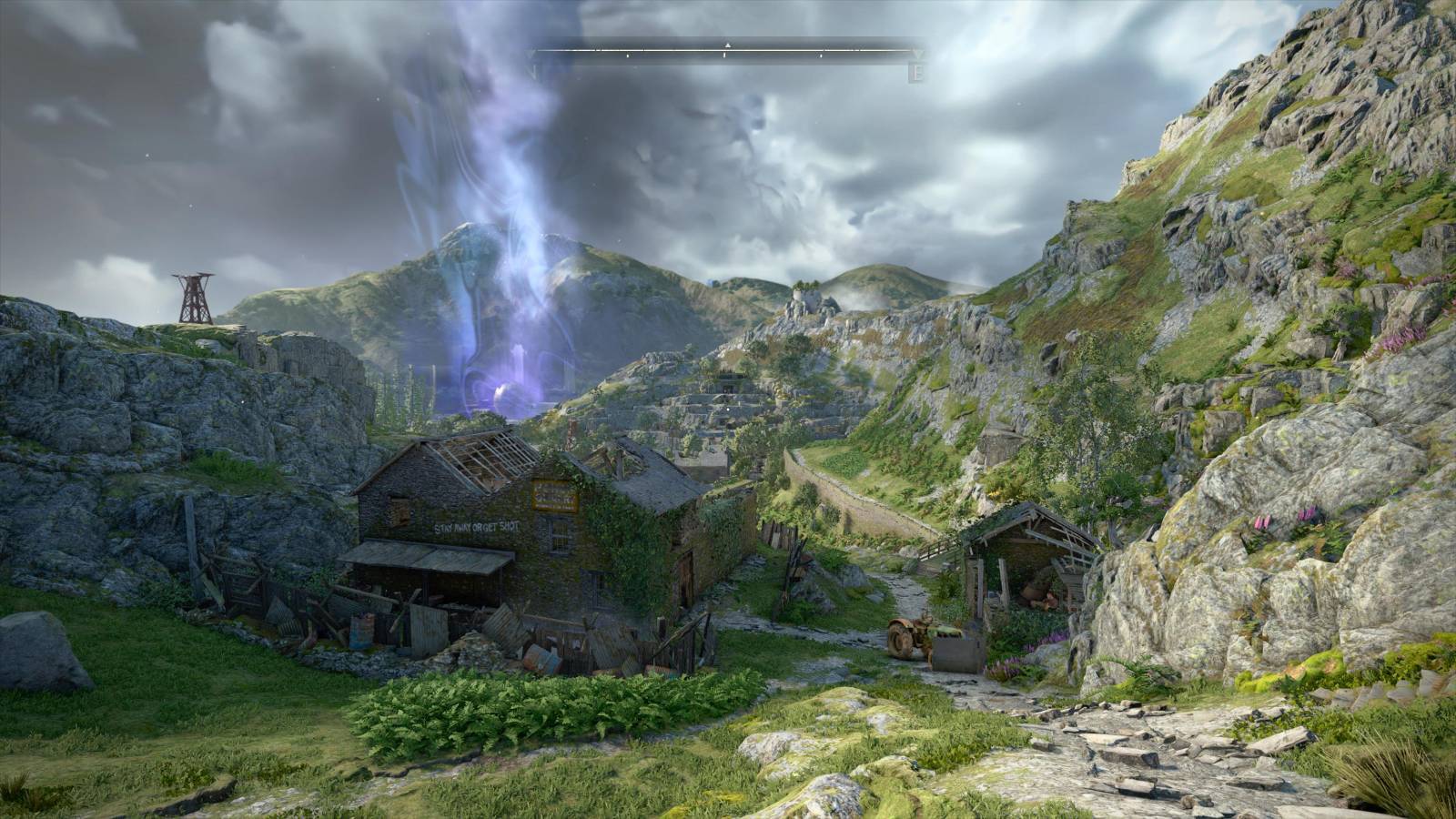The image size is (1456, 819).
Task: Click the compass bar heading strip
Action: click(x=726, y=52)
